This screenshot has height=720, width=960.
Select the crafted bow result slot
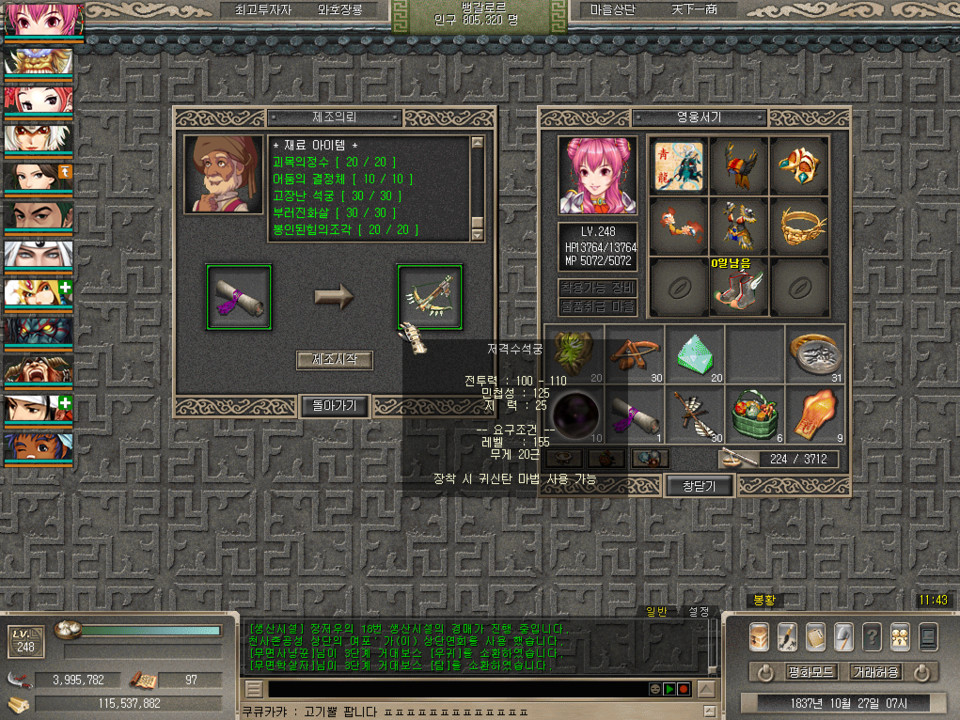point(430,297)
